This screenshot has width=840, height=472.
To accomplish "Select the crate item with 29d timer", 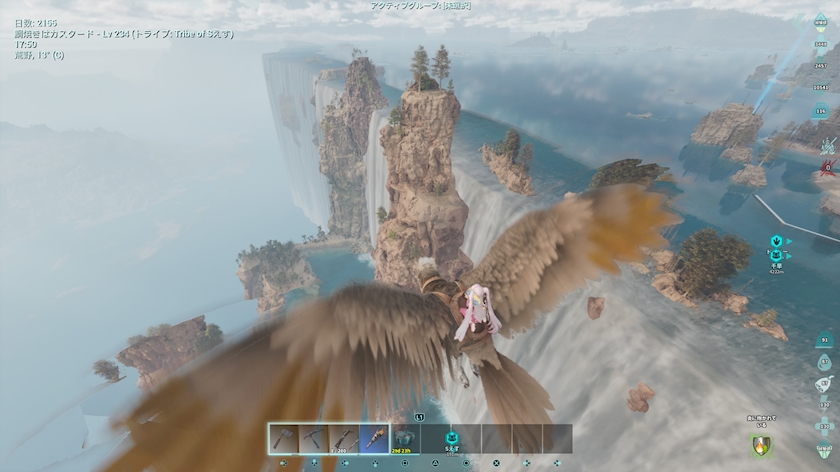I will pyautogui.click(x=404, y=439).
